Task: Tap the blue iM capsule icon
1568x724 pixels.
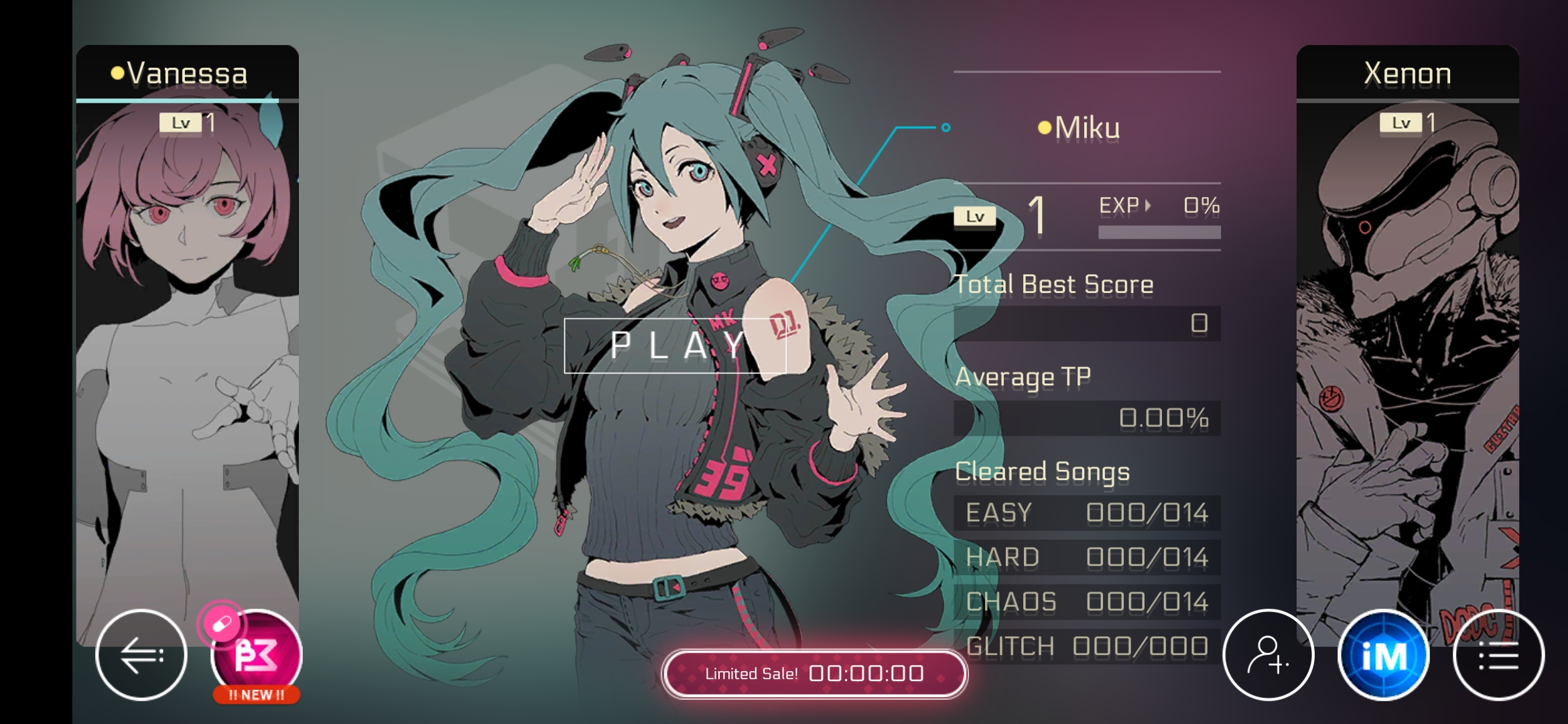Action: [x=1384, y=654]
